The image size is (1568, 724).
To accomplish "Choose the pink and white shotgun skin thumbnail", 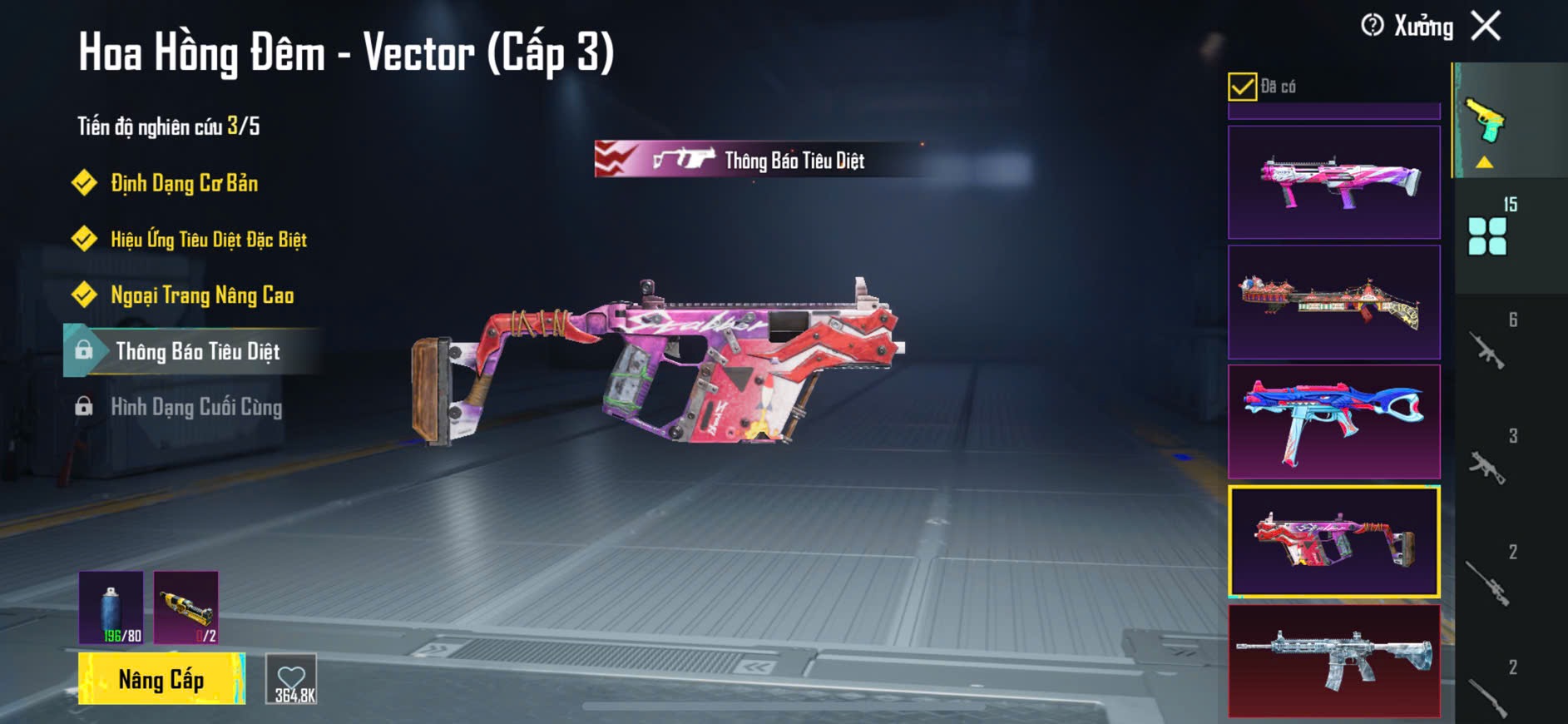I will (1333, 182).
